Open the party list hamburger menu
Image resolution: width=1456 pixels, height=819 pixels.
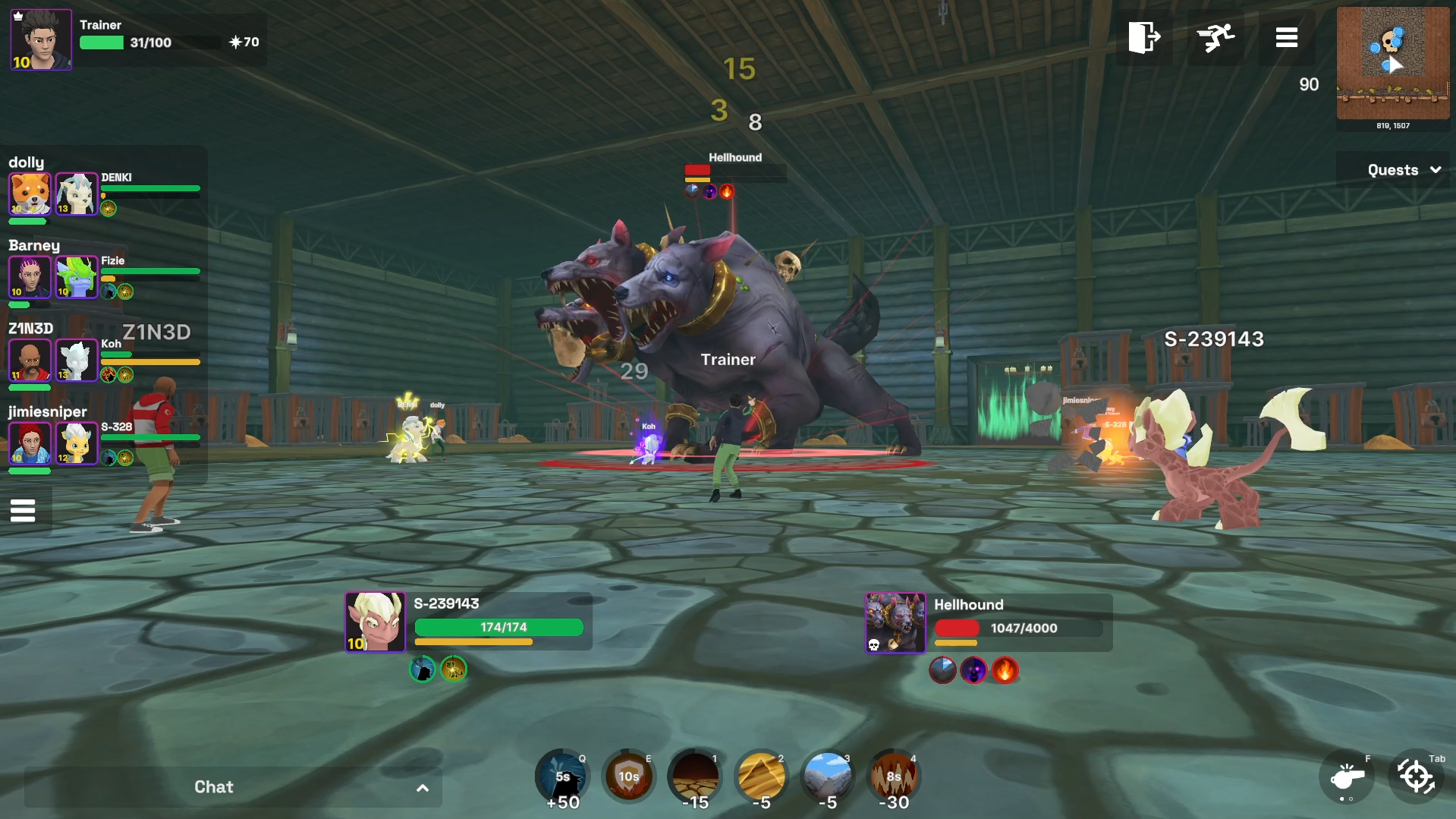click(x=23, y=511)
